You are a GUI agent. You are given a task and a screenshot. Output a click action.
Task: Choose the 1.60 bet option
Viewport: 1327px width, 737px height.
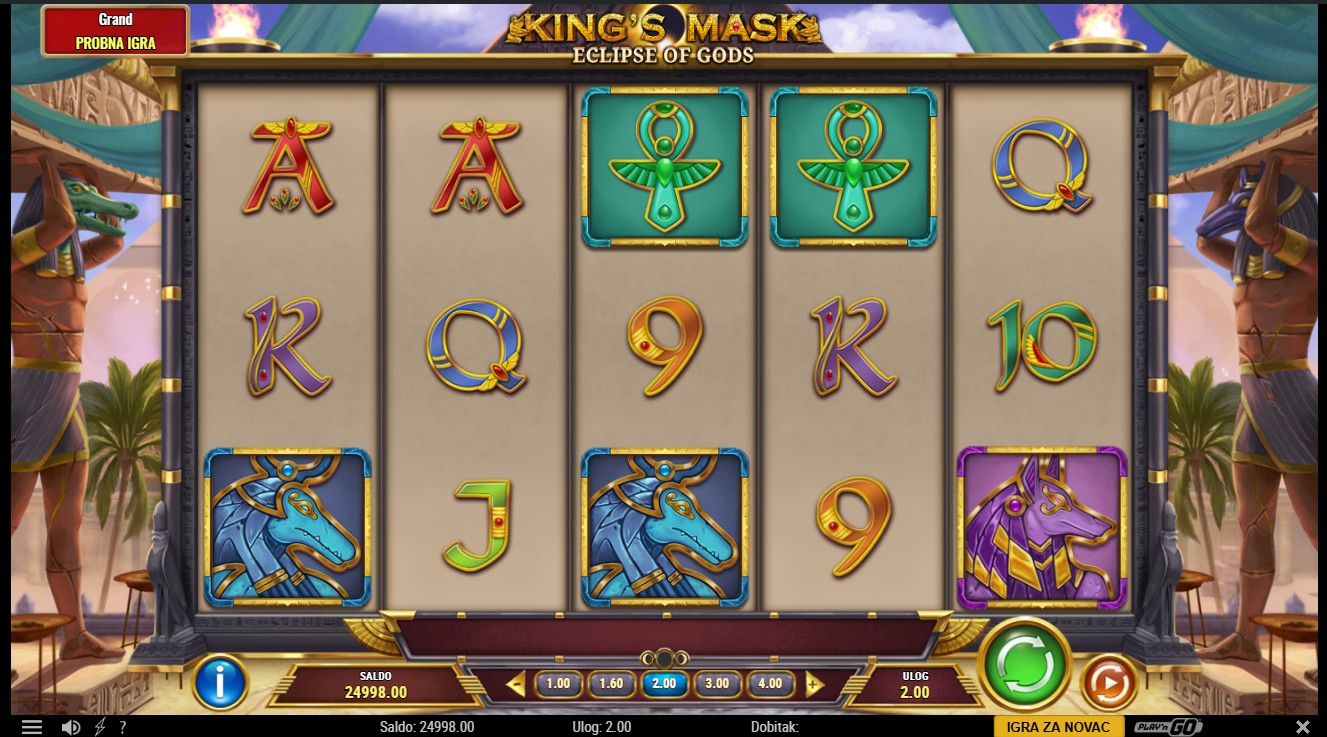(x=610, y=684)
